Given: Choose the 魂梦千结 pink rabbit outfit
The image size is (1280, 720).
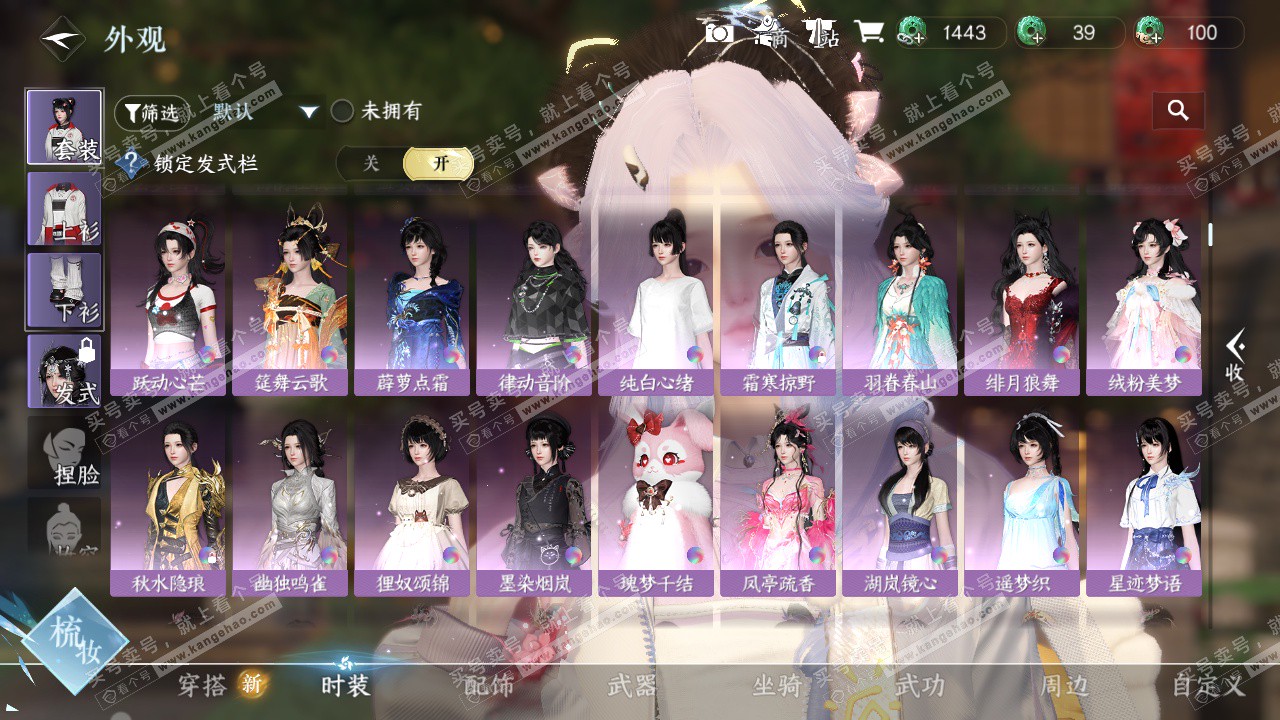Looking at the screenshot, I should [x=656, y=500].
